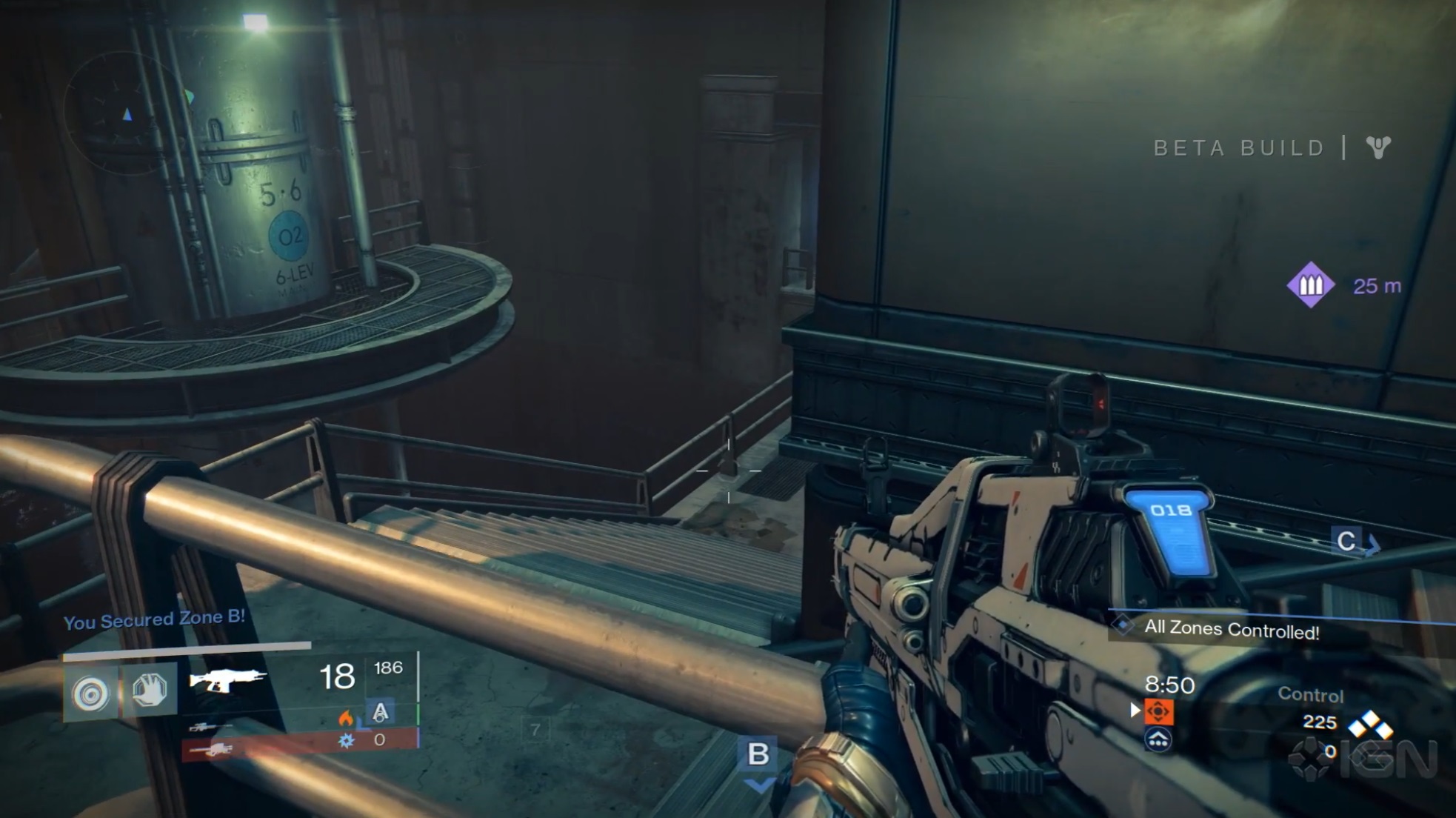Select the spiral grenade ability icon
1456x818 pixels.
[90, 693]
